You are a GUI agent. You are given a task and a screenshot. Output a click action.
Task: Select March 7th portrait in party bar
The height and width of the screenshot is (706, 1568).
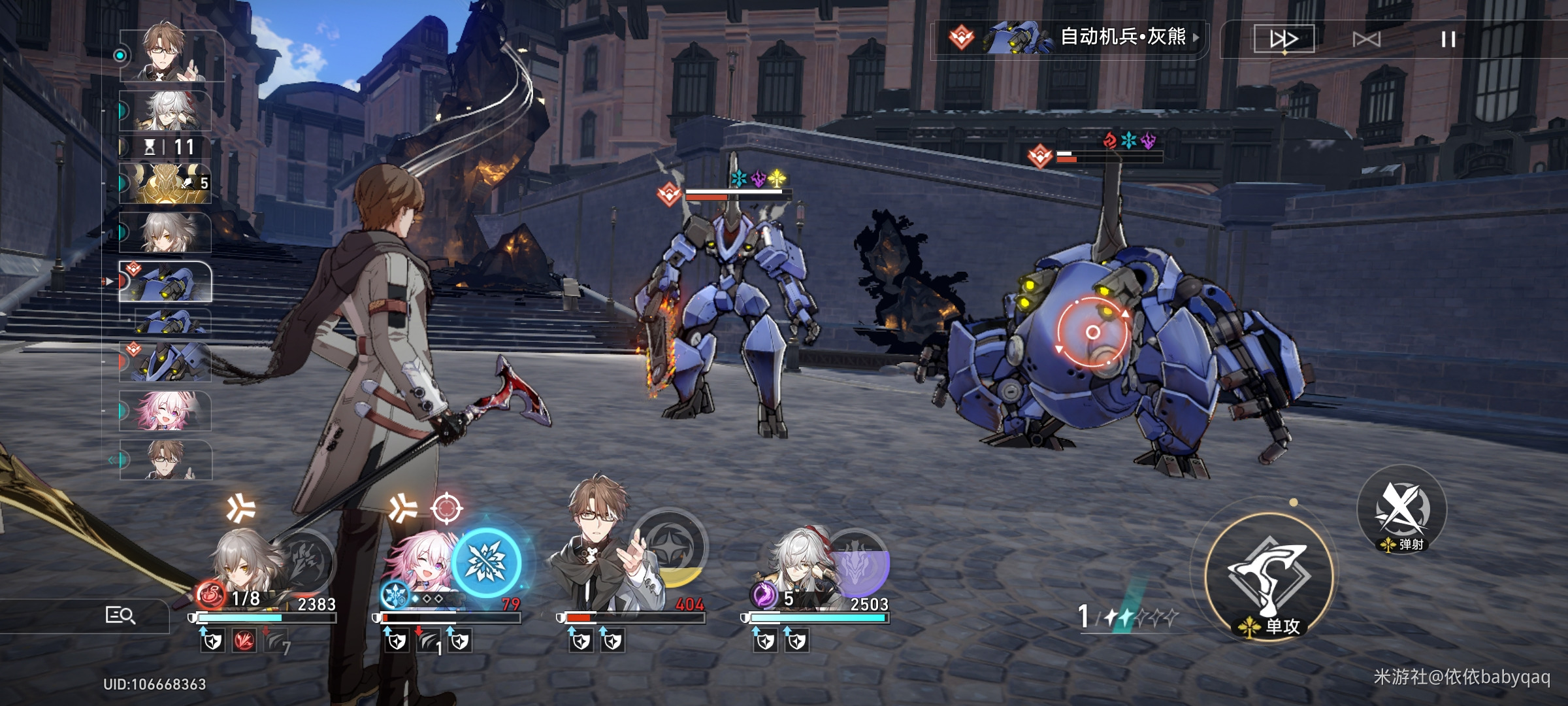tap(418, 569)
